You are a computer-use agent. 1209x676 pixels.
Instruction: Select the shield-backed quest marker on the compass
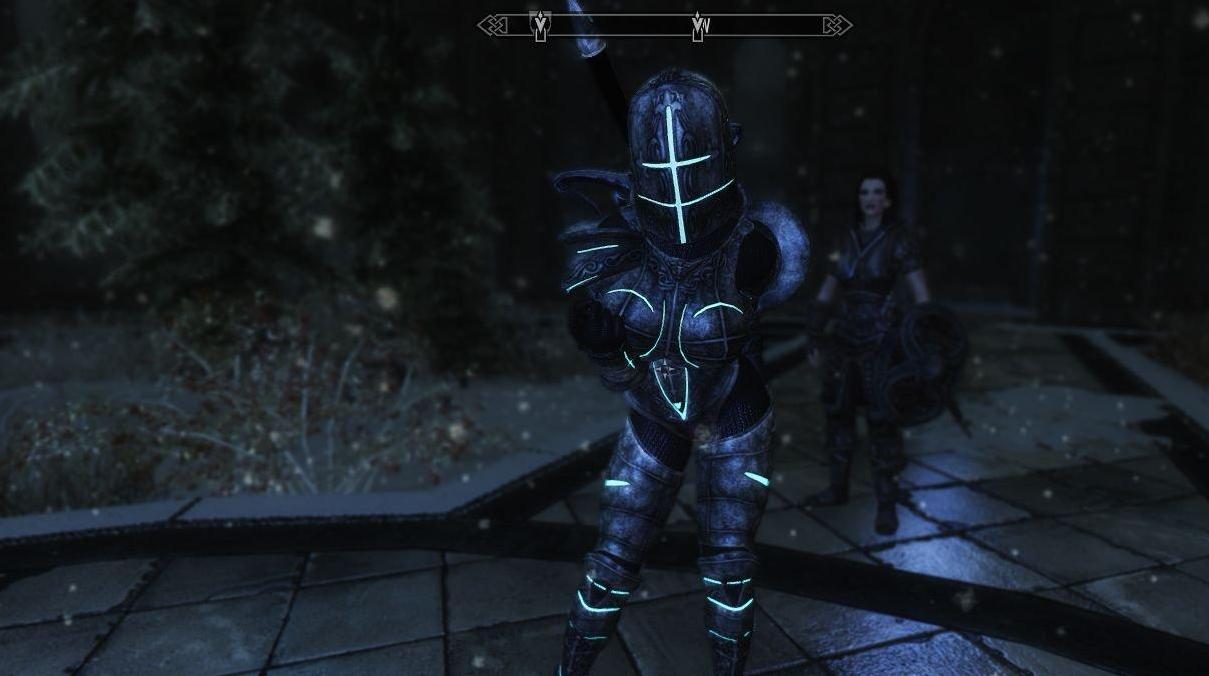click(x=540, y=25)
